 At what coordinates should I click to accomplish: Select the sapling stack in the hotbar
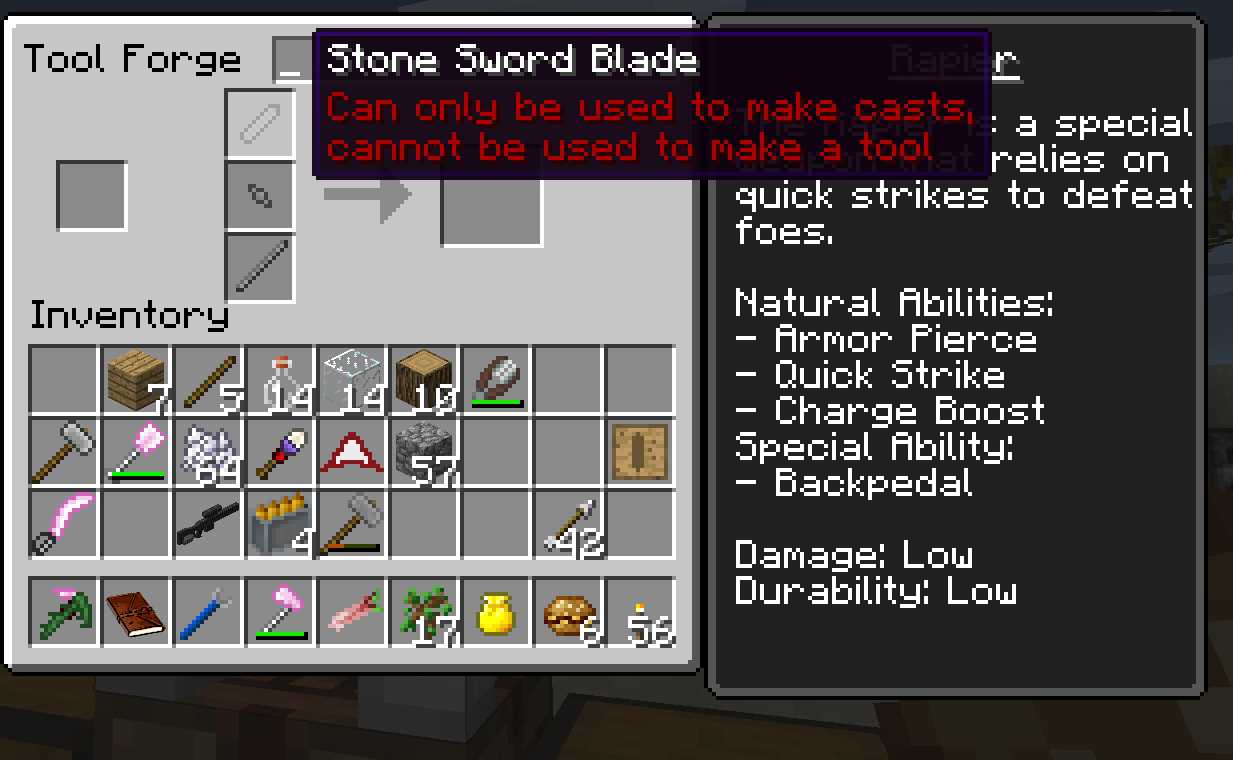click(424, 612)
